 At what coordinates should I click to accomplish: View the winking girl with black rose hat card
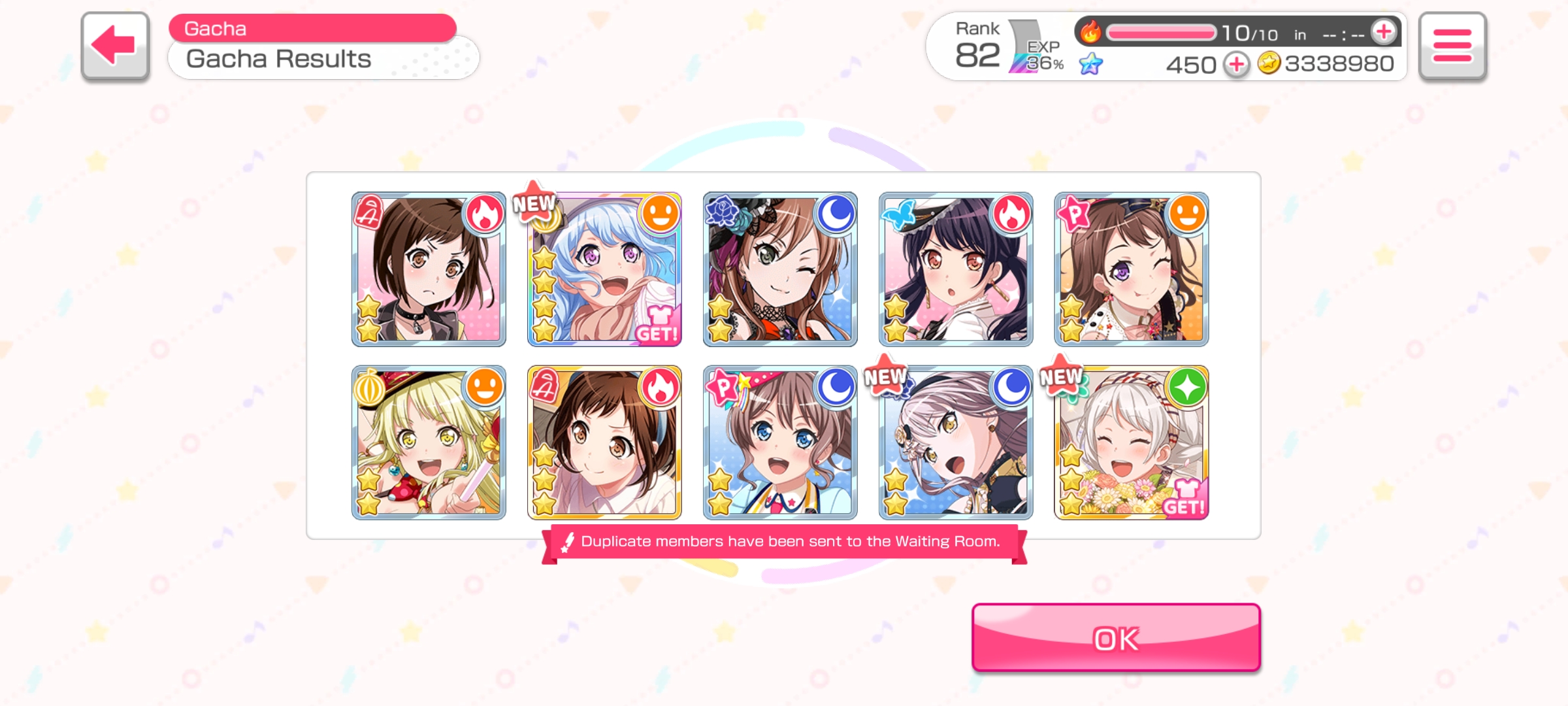(x=780, y=269)
